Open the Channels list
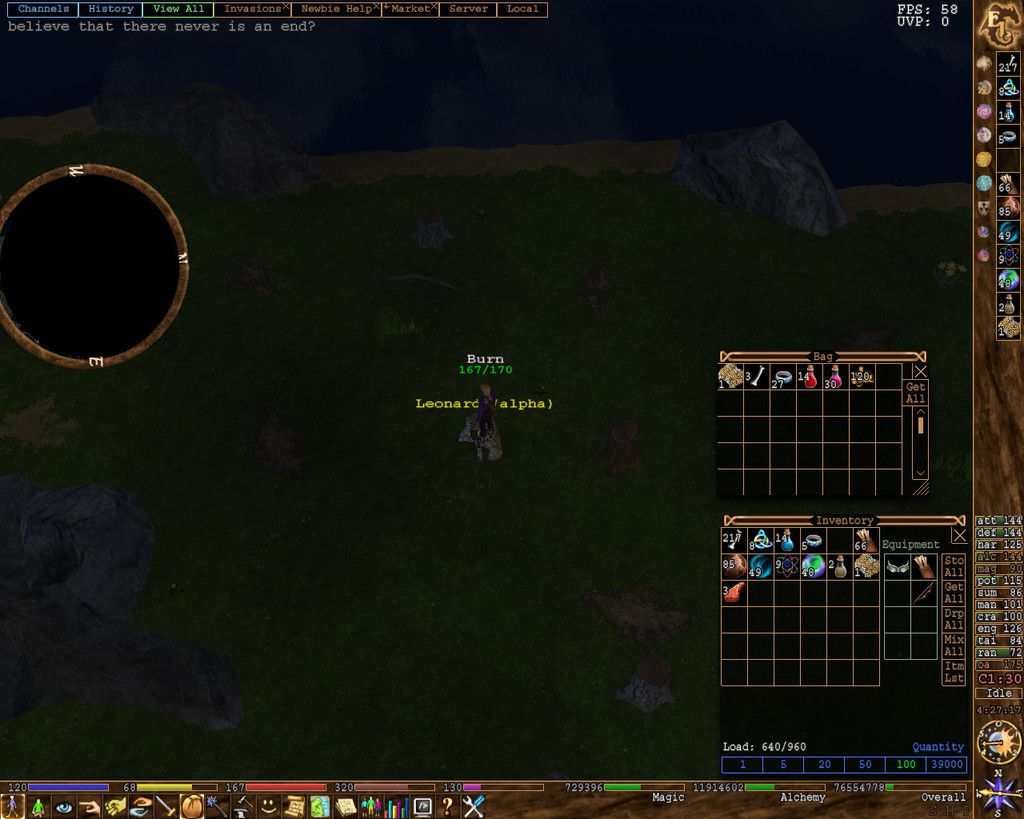This screenshot has width=1024, height=819. (x=43, y=9)
